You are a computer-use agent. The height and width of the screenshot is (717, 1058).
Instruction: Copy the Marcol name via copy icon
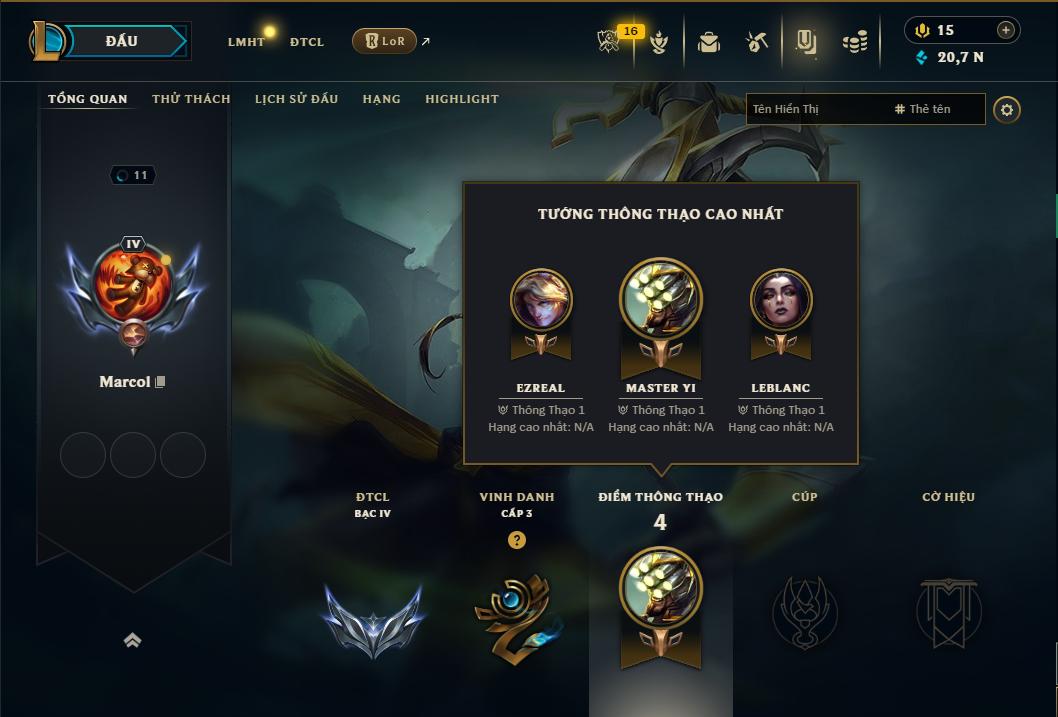(160, 382)
